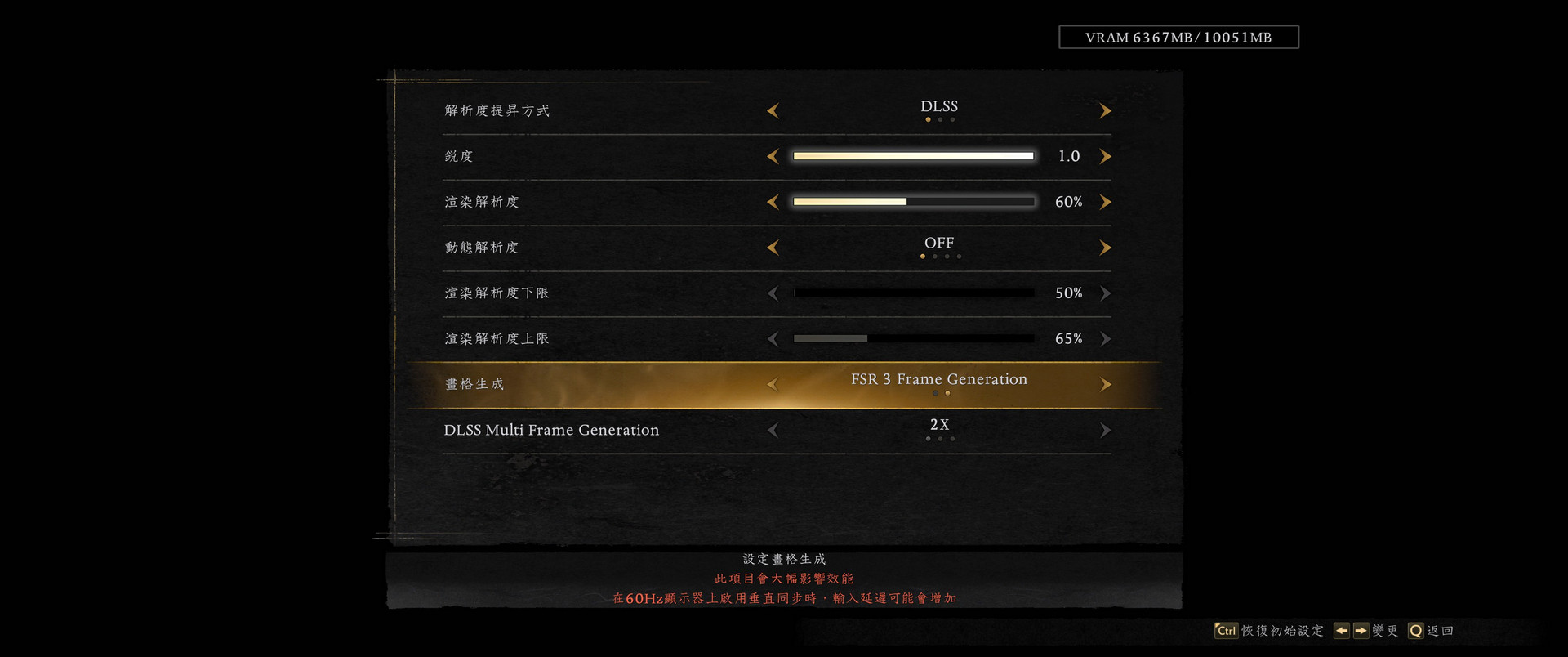Click right arrow next to the 2X value

(1105, 431)
